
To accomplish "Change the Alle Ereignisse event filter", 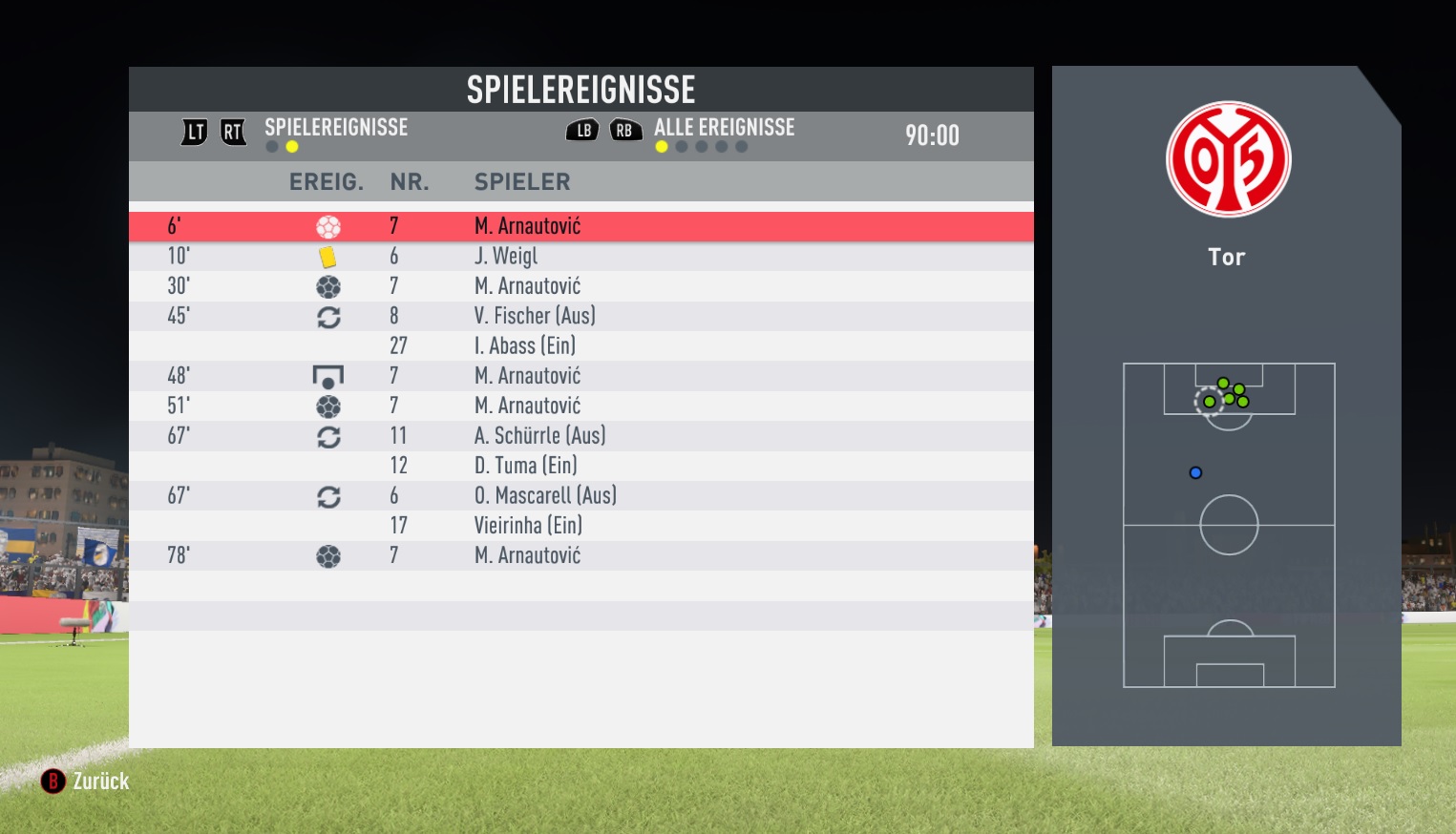I will tap(723, 128).
